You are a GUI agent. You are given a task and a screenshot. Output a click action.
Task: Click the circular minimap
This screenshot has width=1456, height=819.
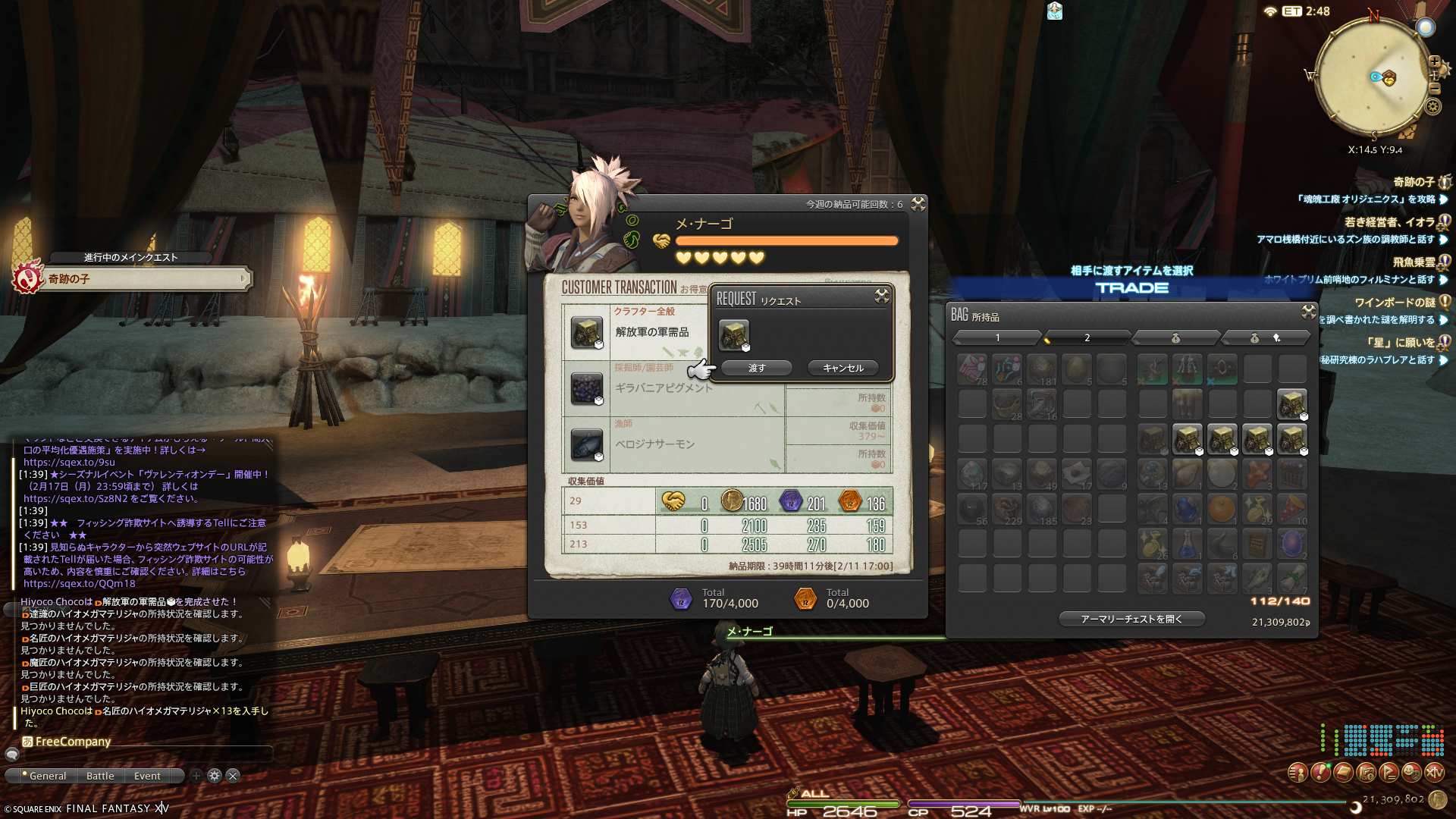[x=1371, y=77]
